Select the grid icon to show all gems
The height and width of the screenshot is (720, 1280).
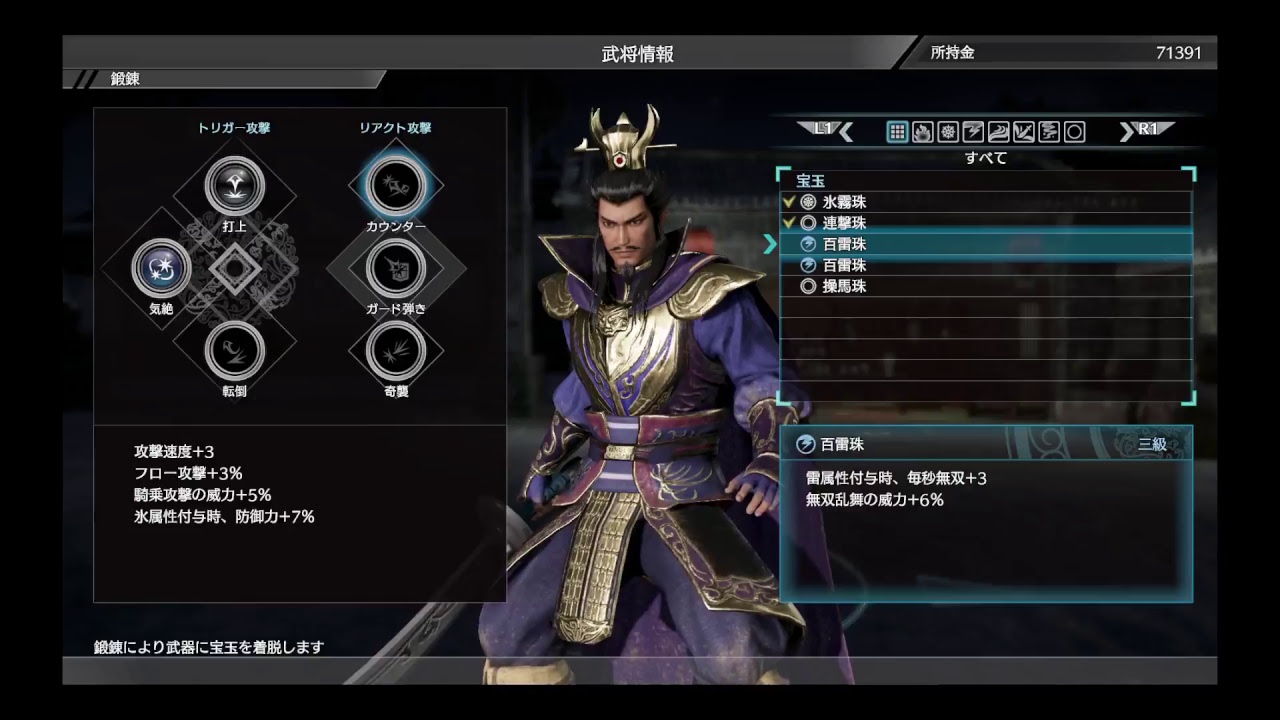point(897,131)
